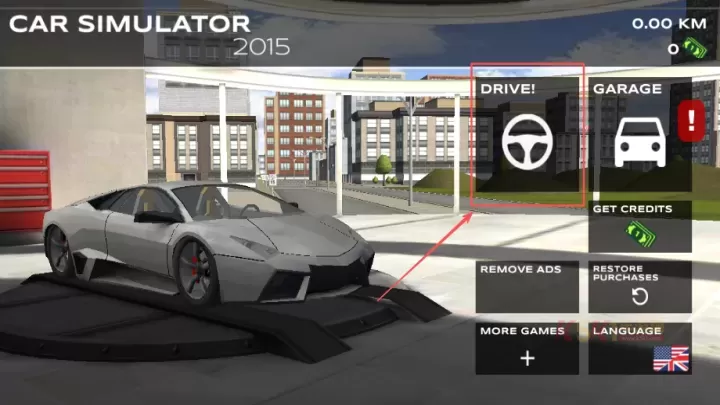This screenshot has width=720, height=405.
Task: Open the Garage menu
Action: tap(639, 135)
